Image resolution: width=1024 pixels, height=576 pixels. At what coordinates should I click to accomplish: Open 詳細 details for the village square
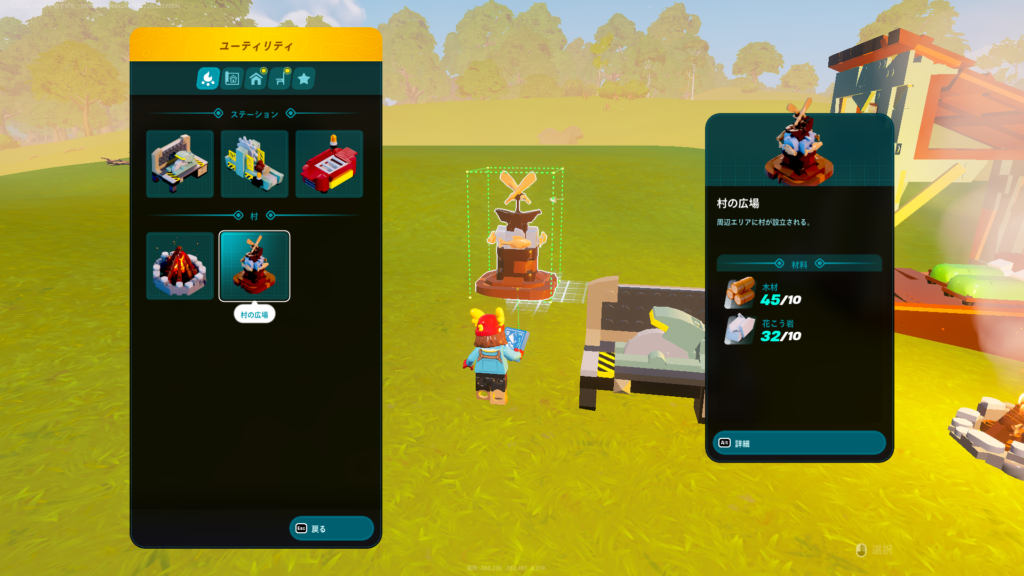[x=798, y=443]
